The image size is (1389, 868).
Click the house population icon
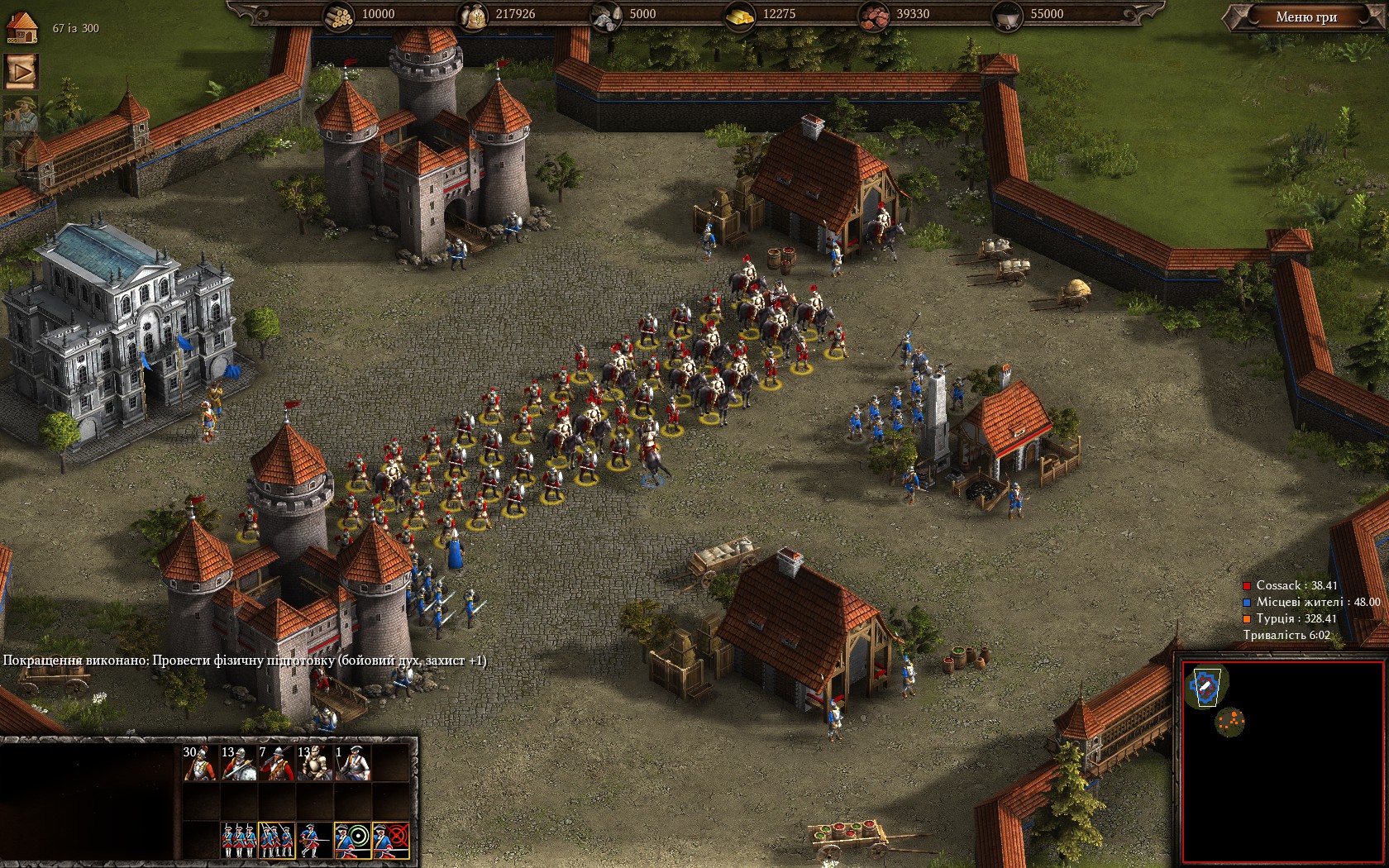coord(22,26)
